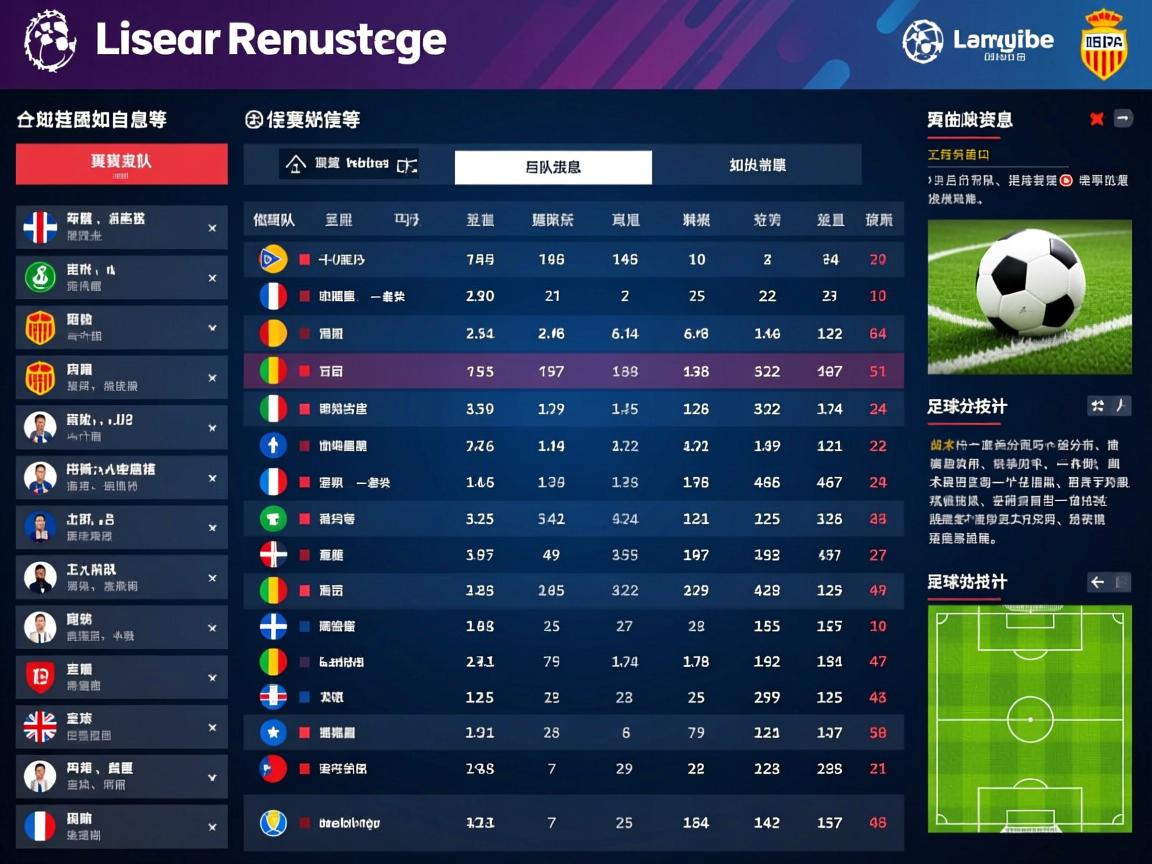Image resolution: width=1152 pixels, height=864 pixels.
Task: Click the red and yellow striped club crest
Action: [1104, 43]
